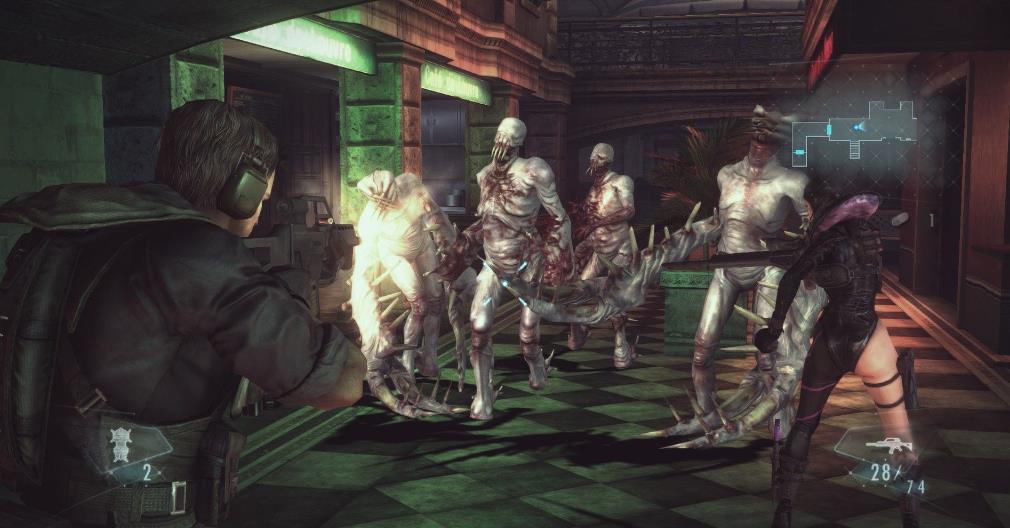Open the minimap showing the room layout
Image resolution: width=1010 pixels, height=528 pixels.
[x=853, y=130]
